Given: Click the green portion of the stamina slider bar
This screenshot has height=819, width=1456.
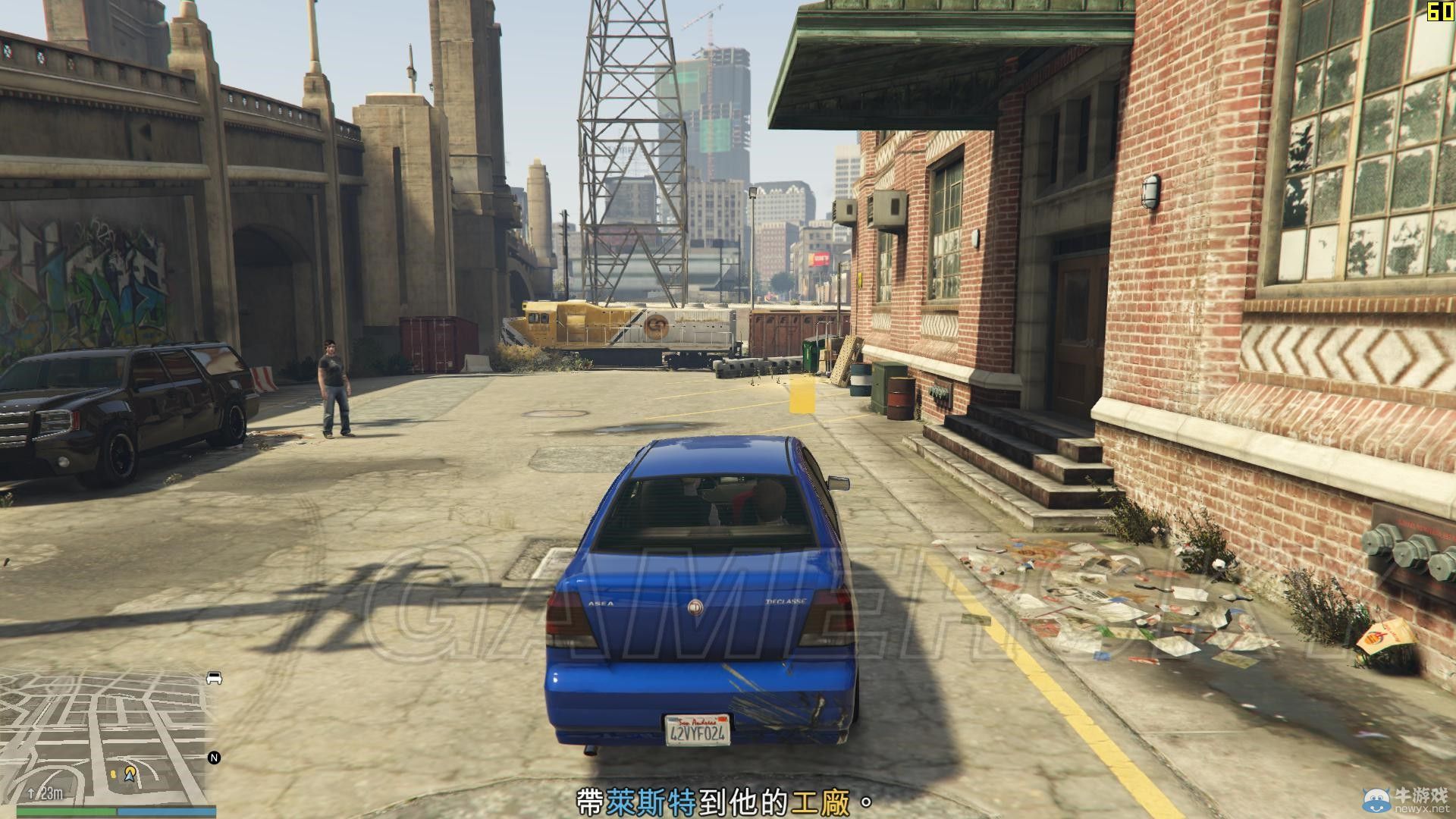Looking at the screenshot, I should point(64,811).
